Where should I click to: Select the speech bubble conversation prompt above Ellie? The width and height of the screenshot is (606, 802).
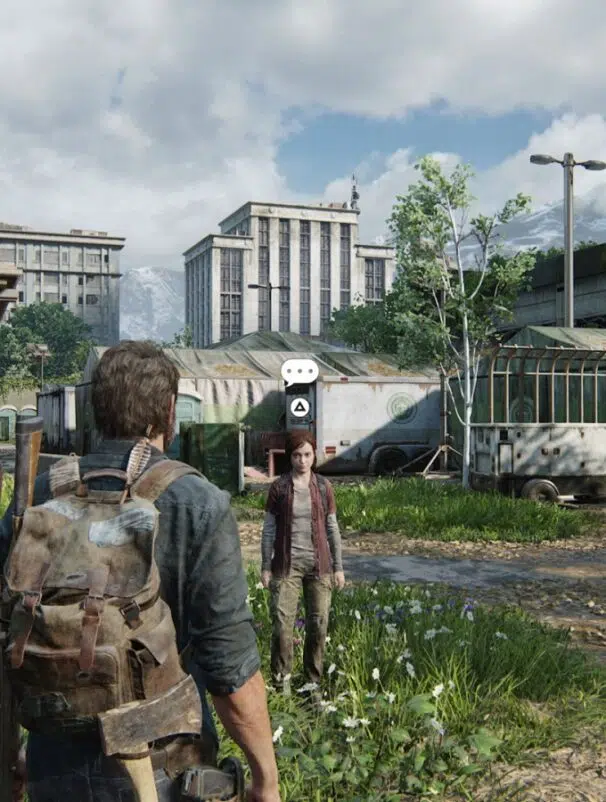coord(299,372)
